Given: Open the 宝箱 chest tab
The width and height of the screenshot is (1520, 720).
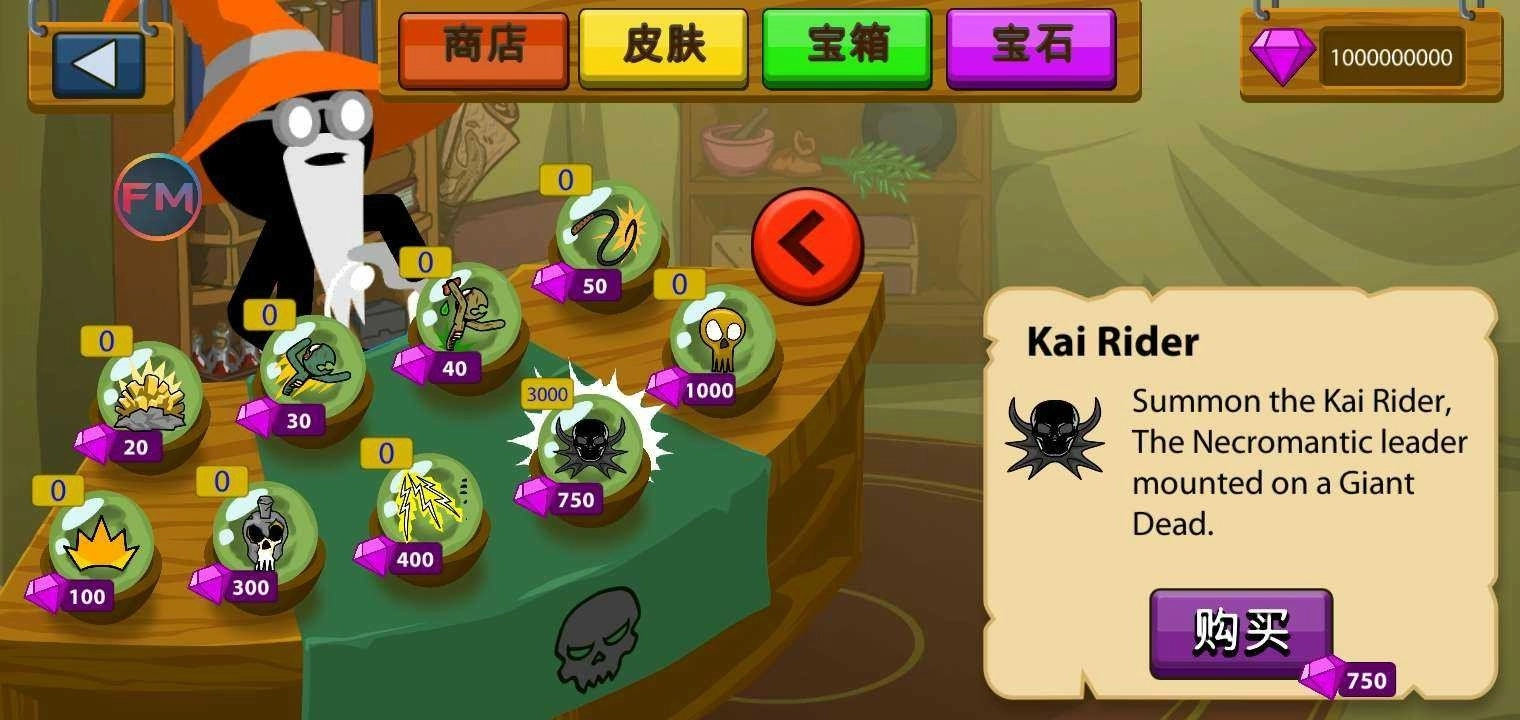Looking at the screenshot, I should point(848,45).
